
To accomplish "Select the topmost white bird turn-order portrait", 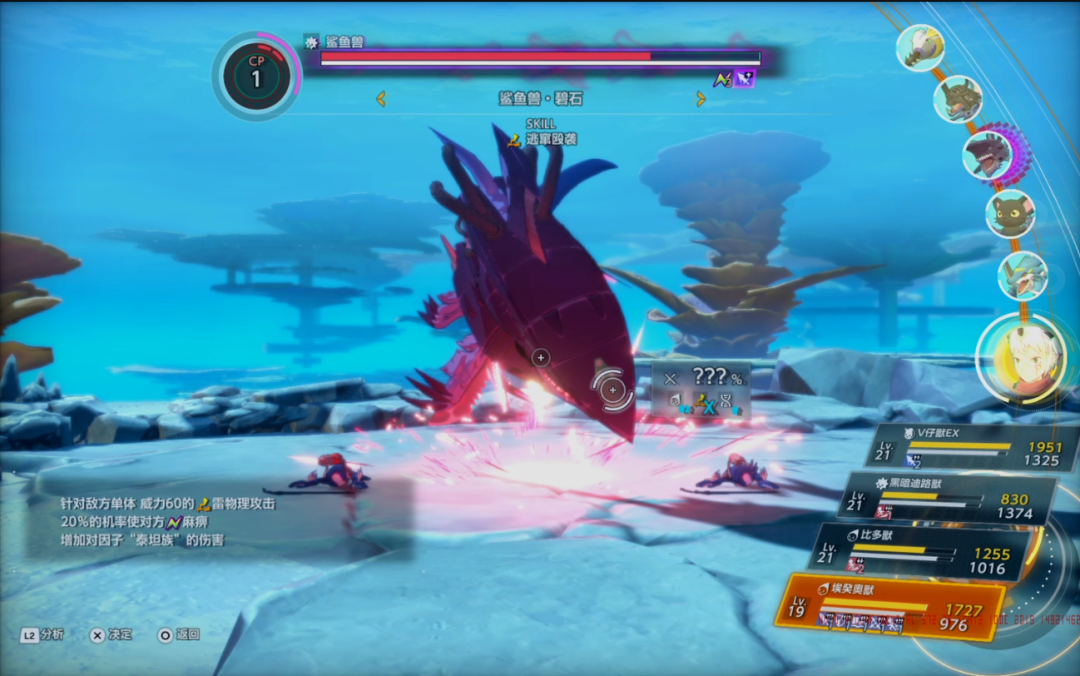I will coord(920,47).
